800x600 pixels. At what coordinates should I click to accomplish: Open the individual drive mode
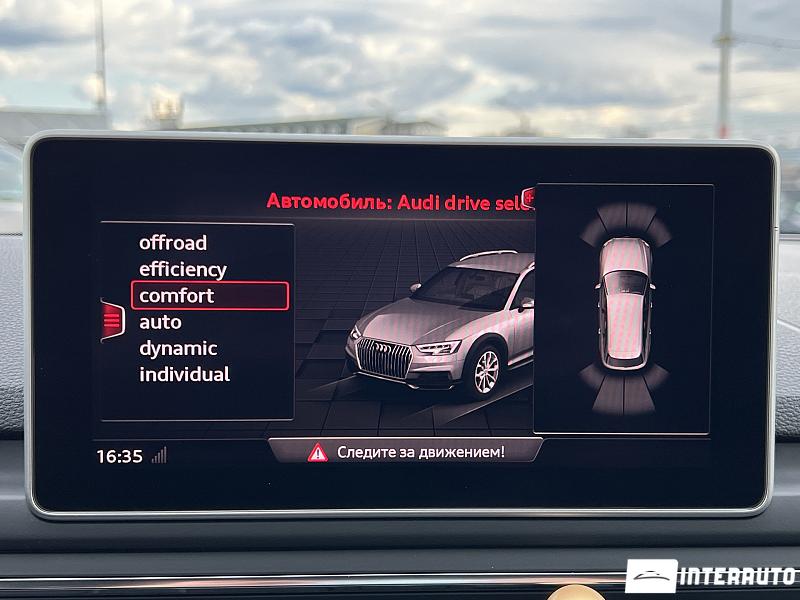tap(185, 375)
